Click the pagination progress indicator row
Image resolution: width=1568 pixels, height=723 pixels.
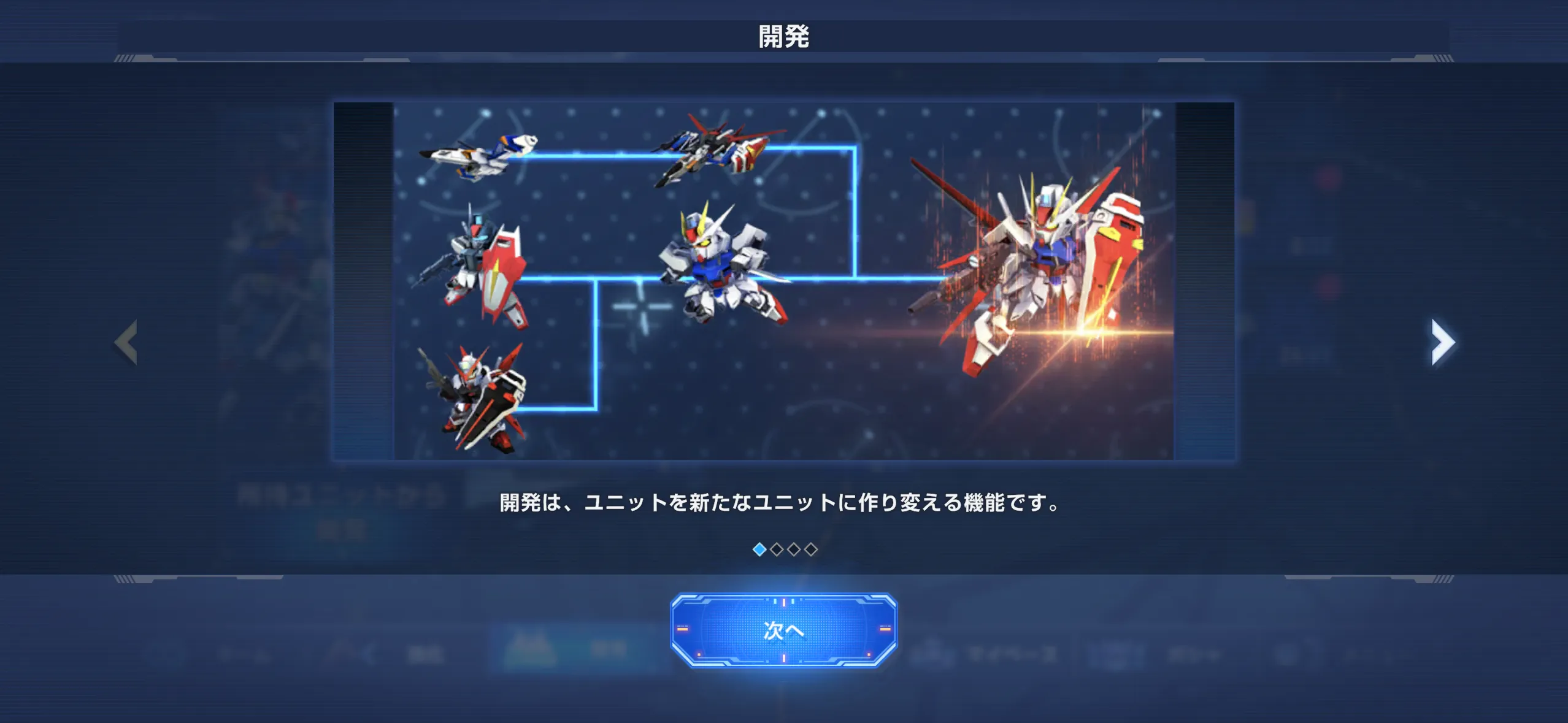pos(785,549)
